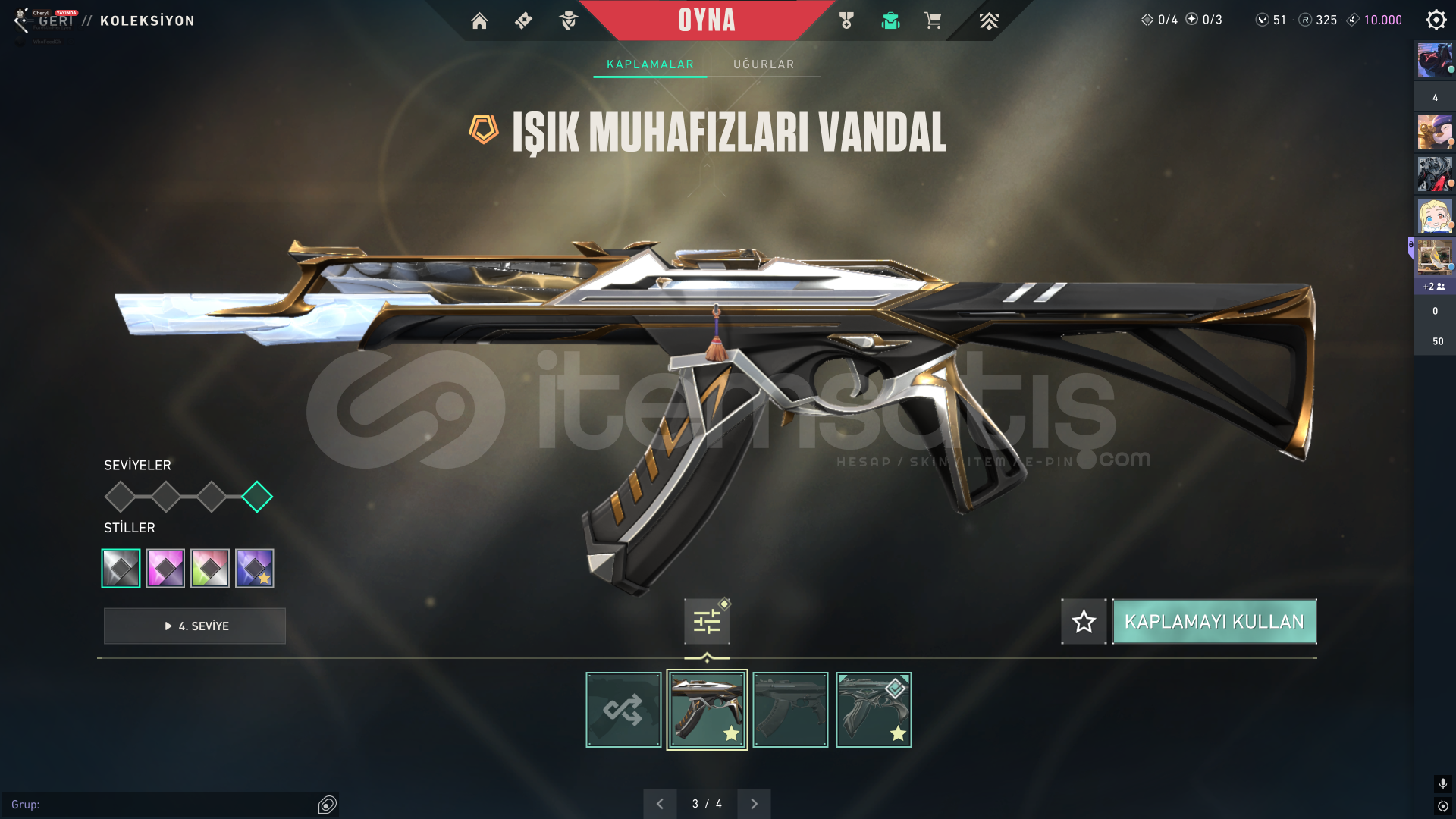Open the settings gear at top right

tap(1436, 19)
